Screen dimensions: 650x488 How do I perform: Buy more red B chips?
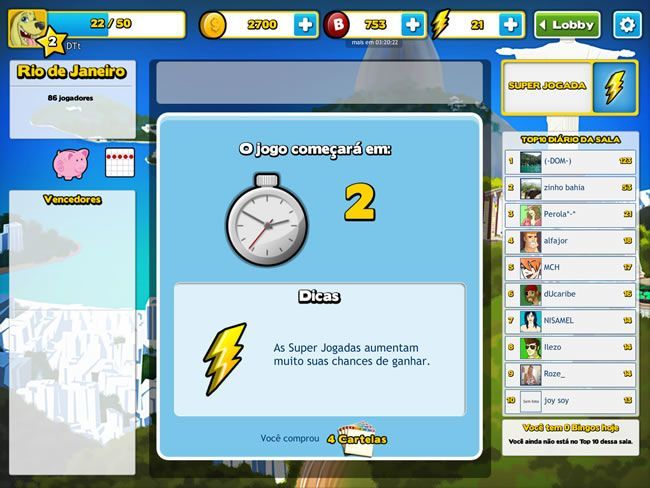413,25
